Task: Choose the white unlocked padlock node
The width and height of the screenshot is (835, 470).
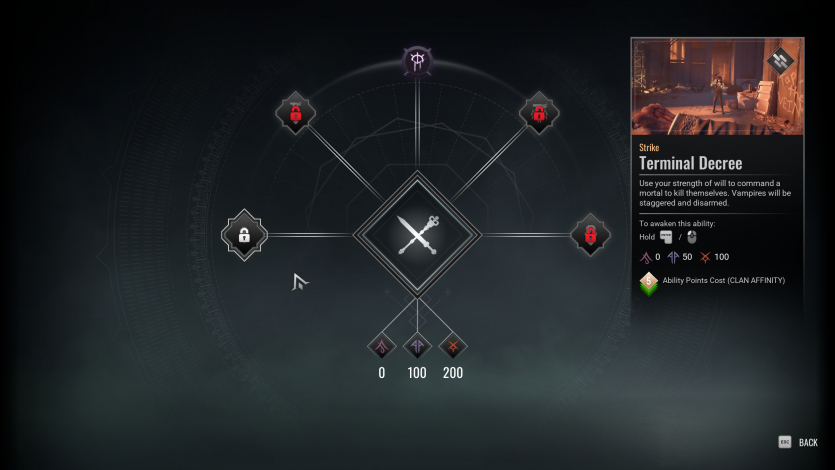Action: click(x=244, y=235)
